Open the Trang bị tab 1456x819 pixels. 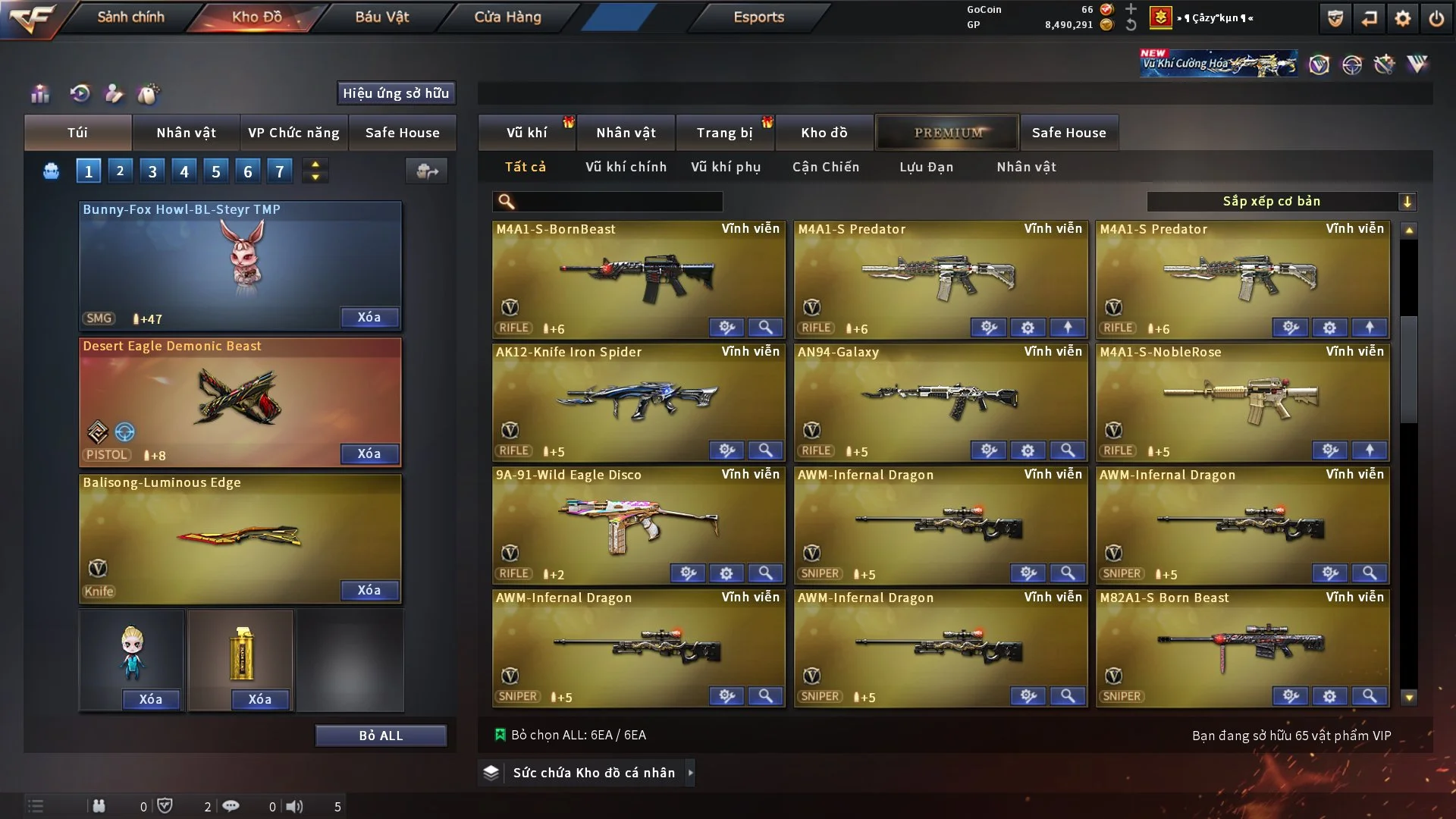tap(724, 133)
